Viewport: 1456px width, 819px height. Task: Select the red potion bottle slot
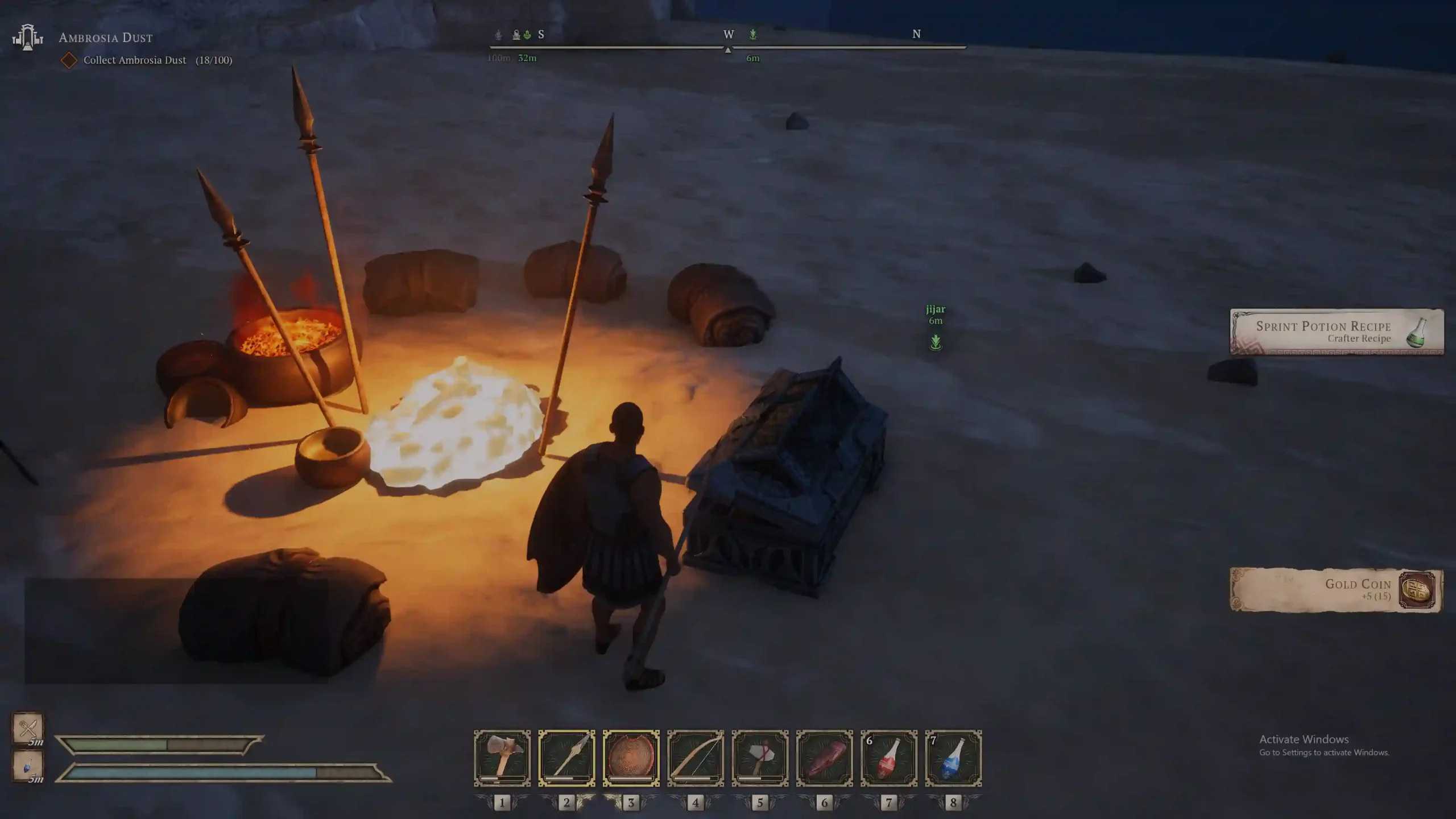click(889, 758)
